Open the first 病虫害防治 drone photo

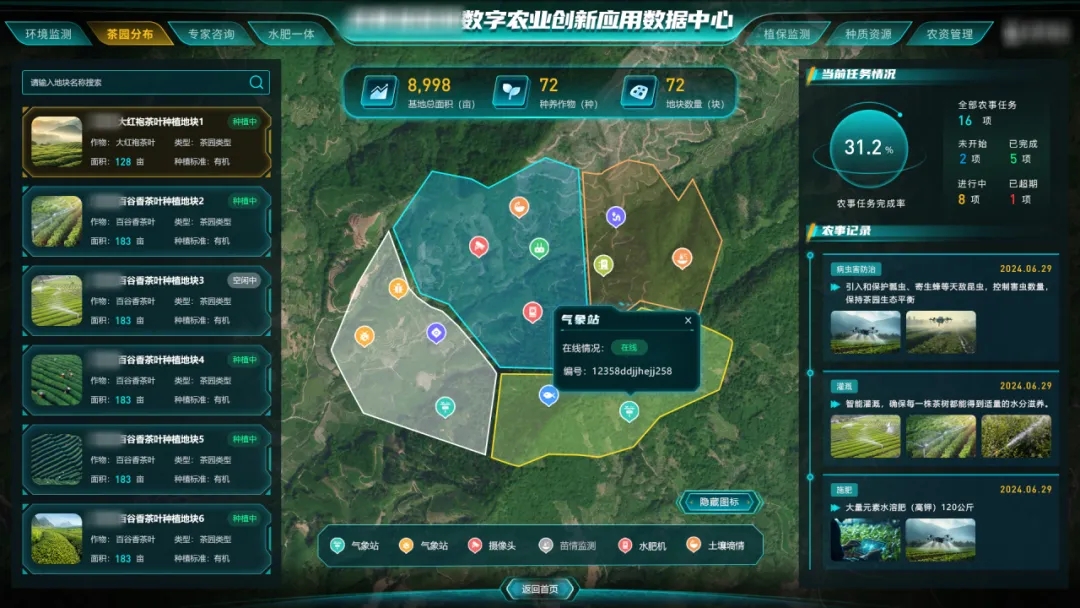pyautogui.click(x=864, y=332)
